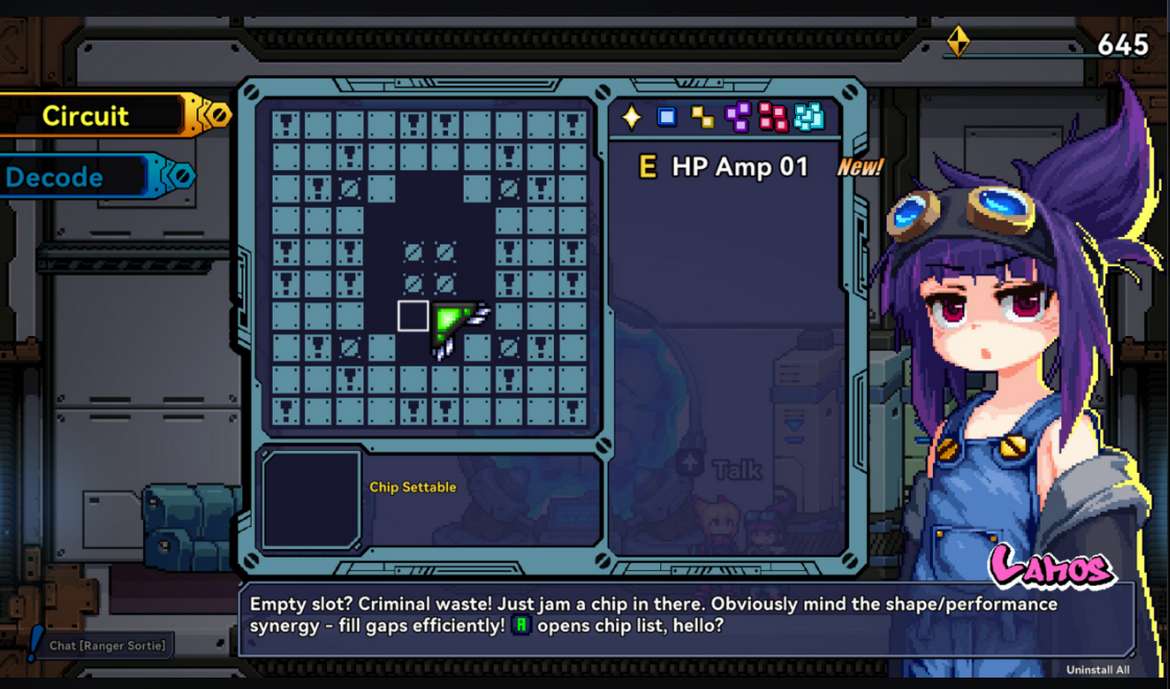Show all chips with the star filter
The image size is (1170, 689).
click(x=632, y=117)
